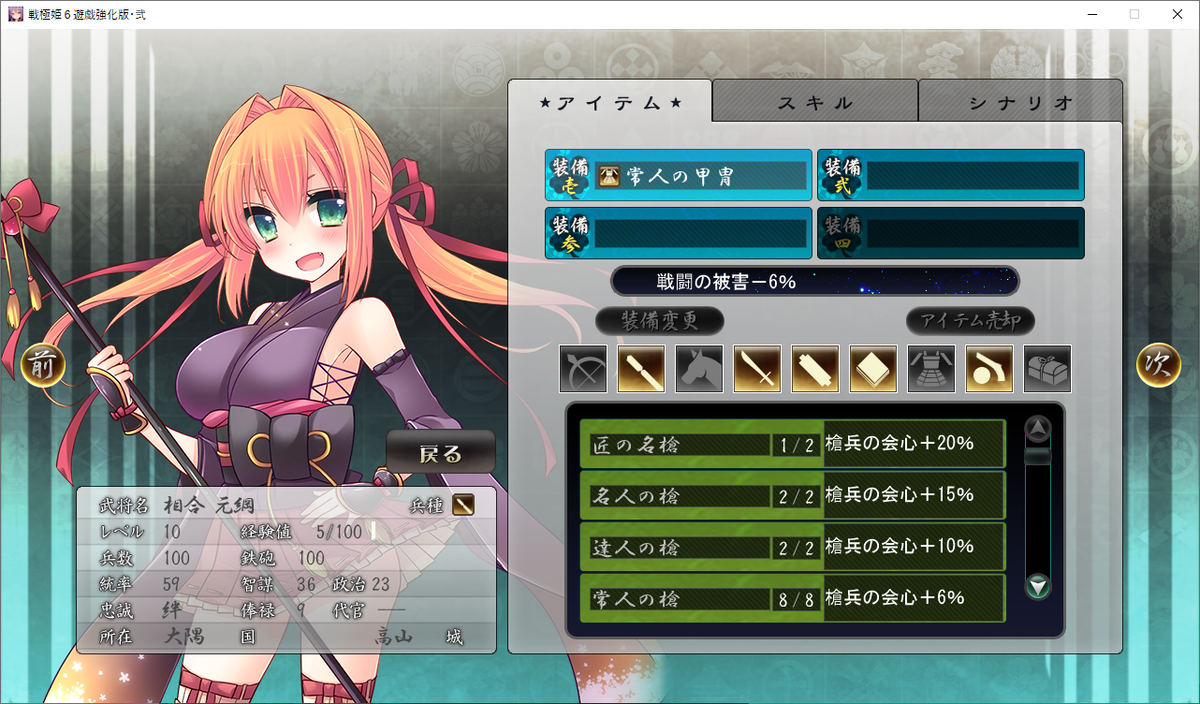This screenshot has height=704, width=1200.
Task: Select the horse category icon
Action: pos(699,369)
